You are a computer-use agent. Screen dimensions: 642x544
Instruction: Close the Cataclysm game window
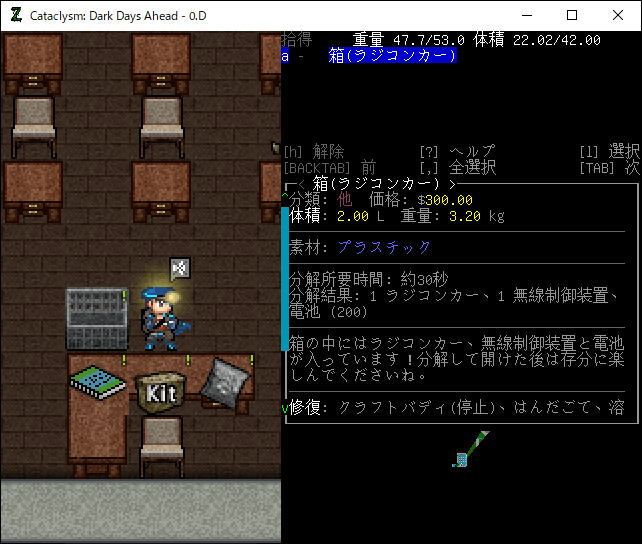coord(618,15)
